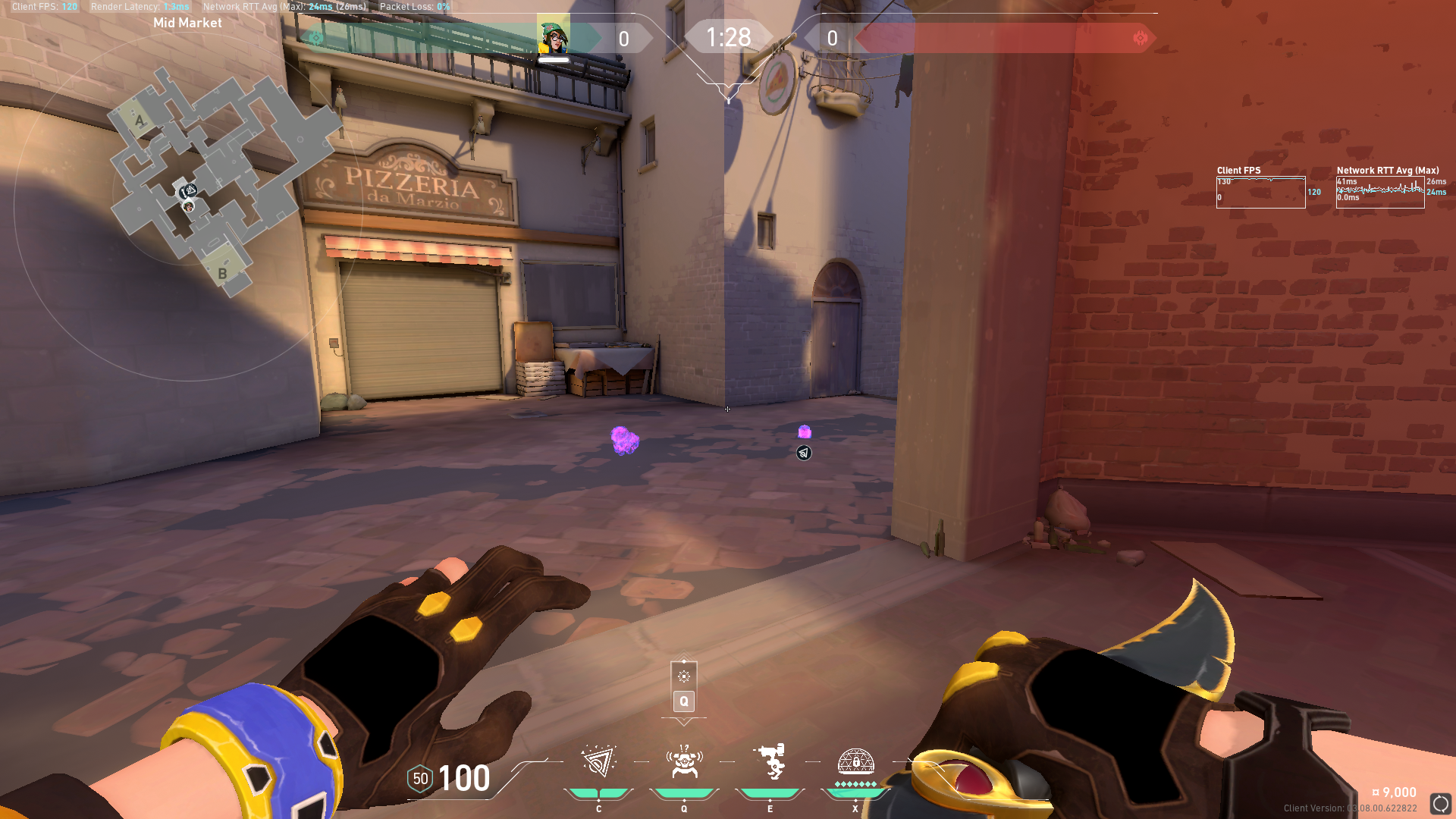Click the A site marker on minimap
This screenshot has width=1456, height=819.
(139, 120)
